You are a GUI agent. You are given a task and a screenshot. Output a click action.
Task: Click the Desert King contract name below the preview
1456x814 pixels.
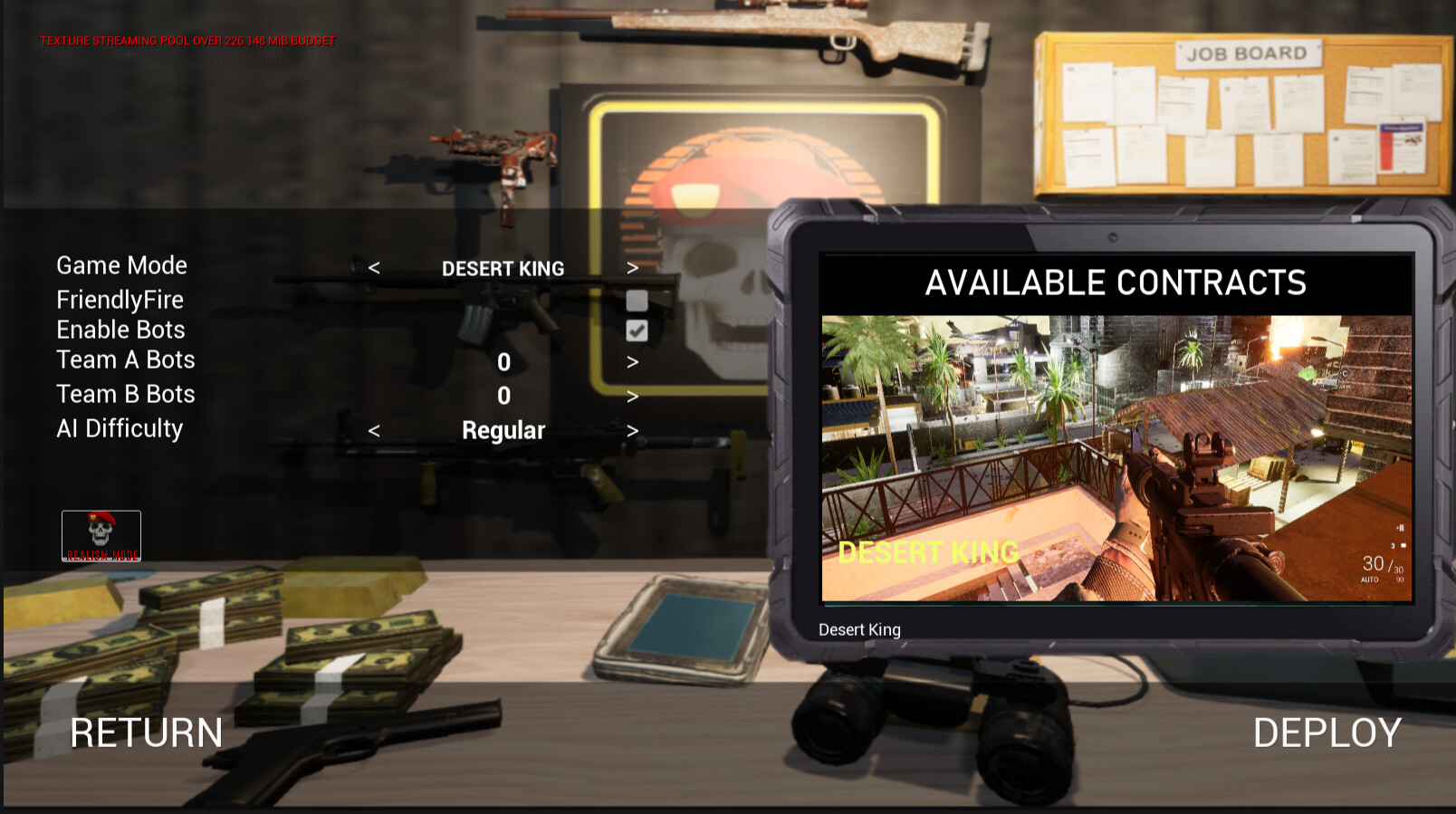[x=858, y=629]
